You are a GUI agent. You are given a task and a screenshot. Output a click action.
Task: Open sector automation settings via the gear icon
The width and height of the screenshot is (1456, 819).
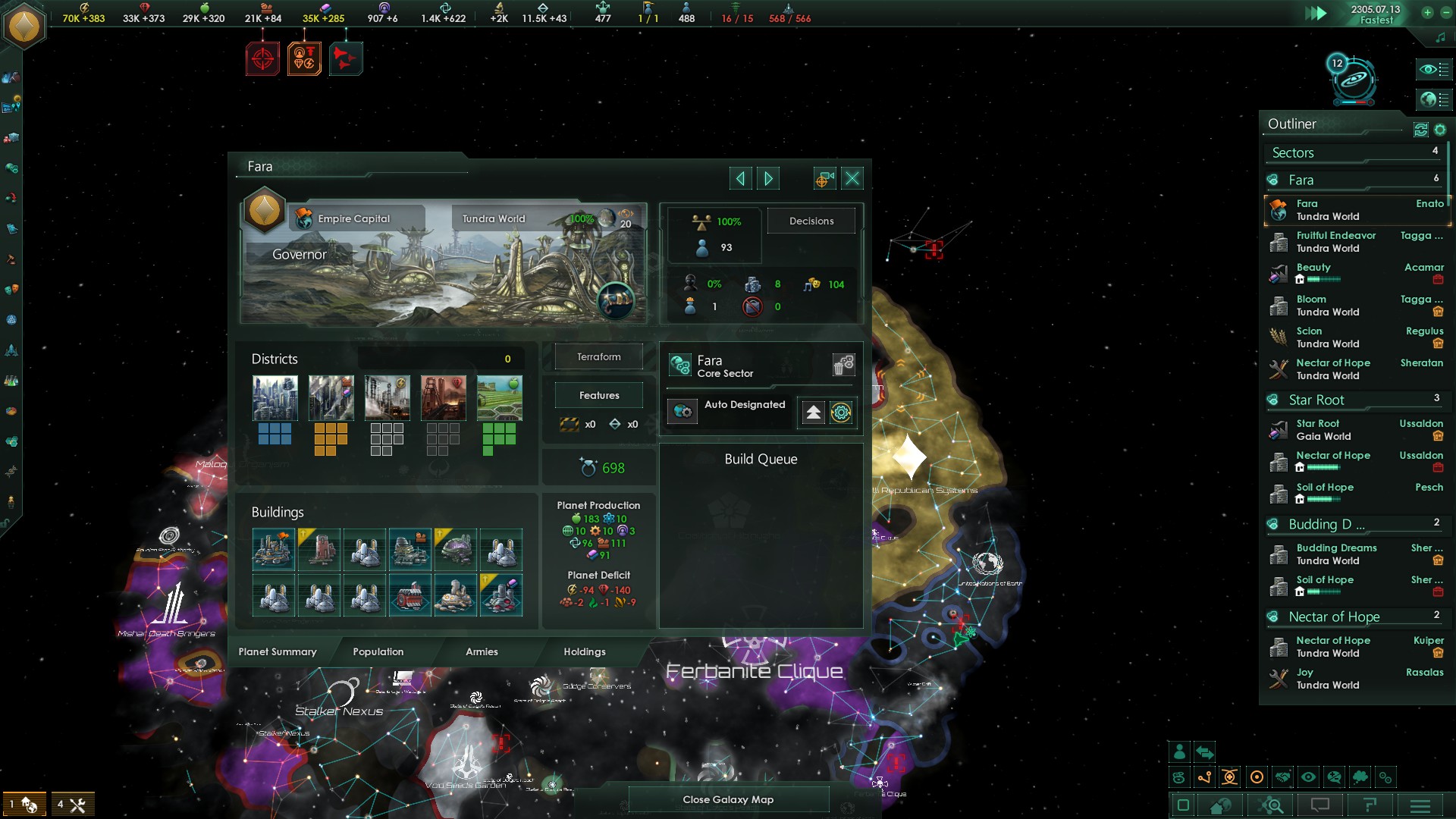[x=841, y=413]
